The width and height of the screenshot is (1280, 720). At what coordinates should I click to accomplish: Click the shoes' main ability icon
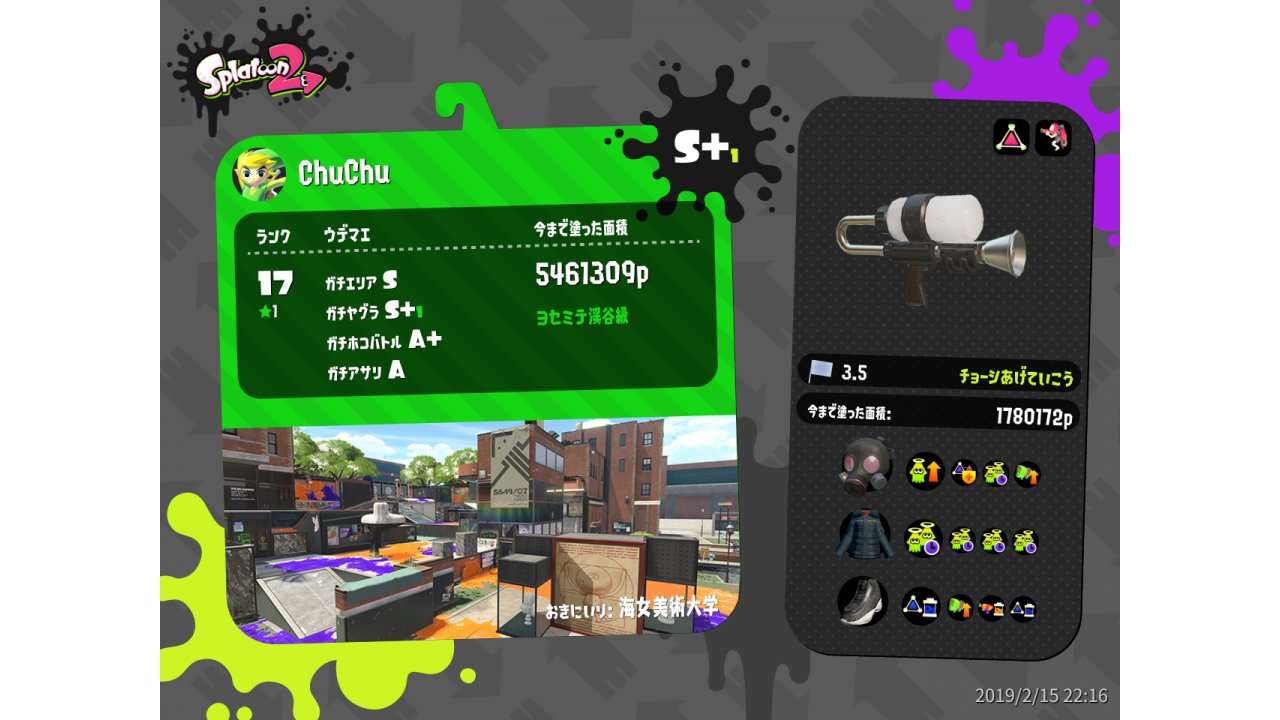(x=920, y=605)
